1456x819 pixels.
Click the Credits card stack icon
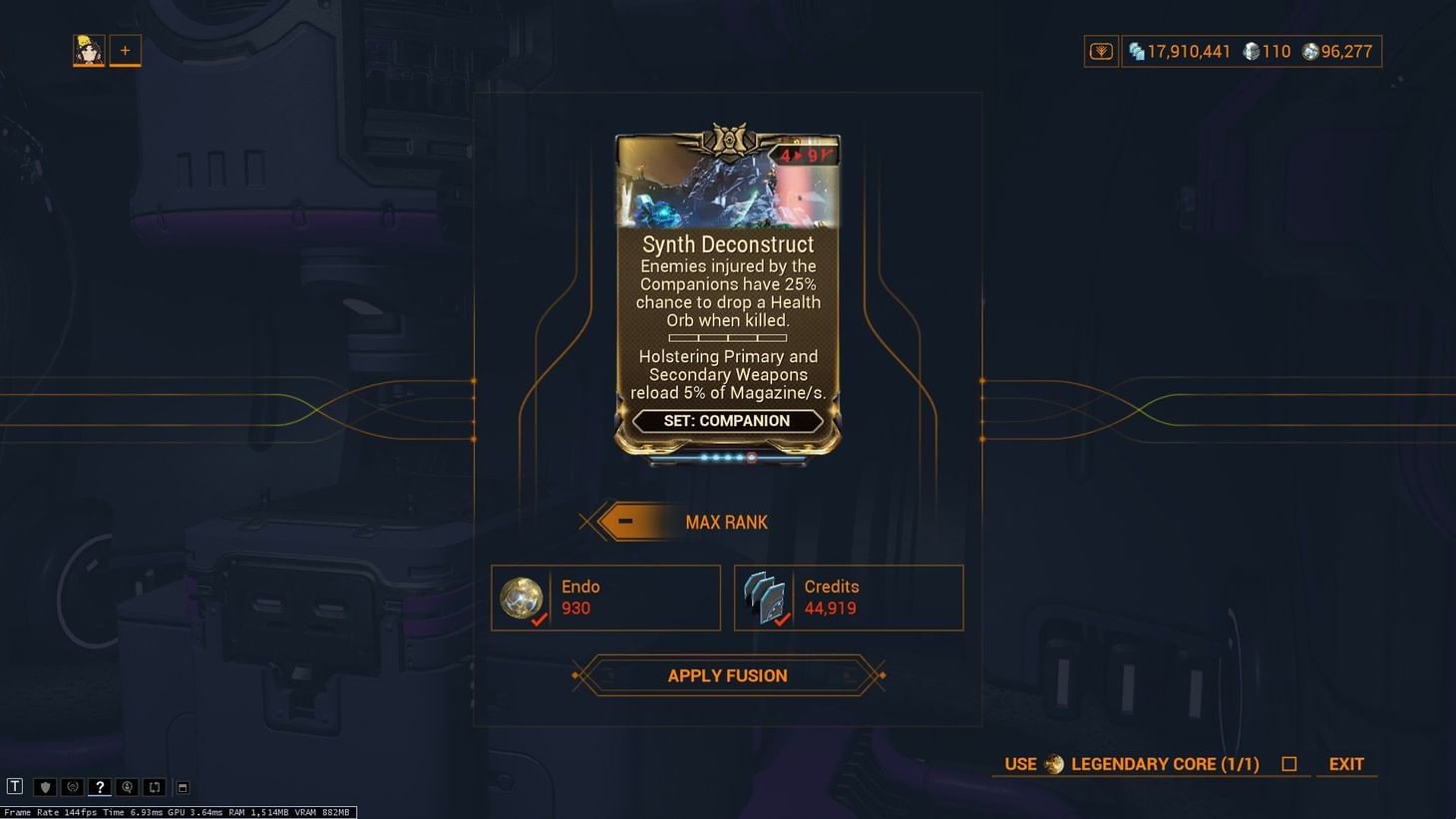(766, 595)
